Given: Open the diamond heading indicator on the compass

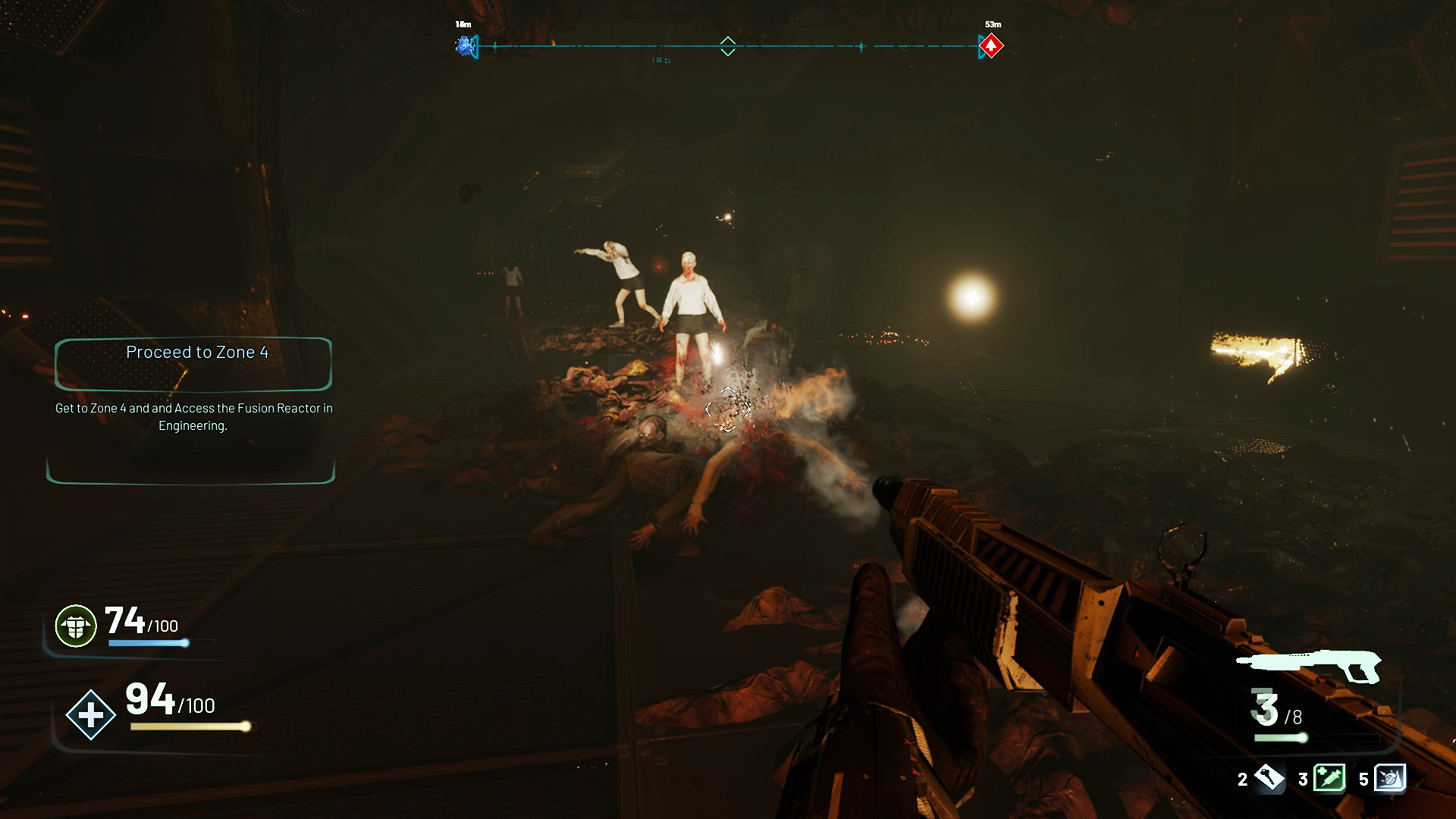Looking at the screenshot, I should tap(728, 46).
